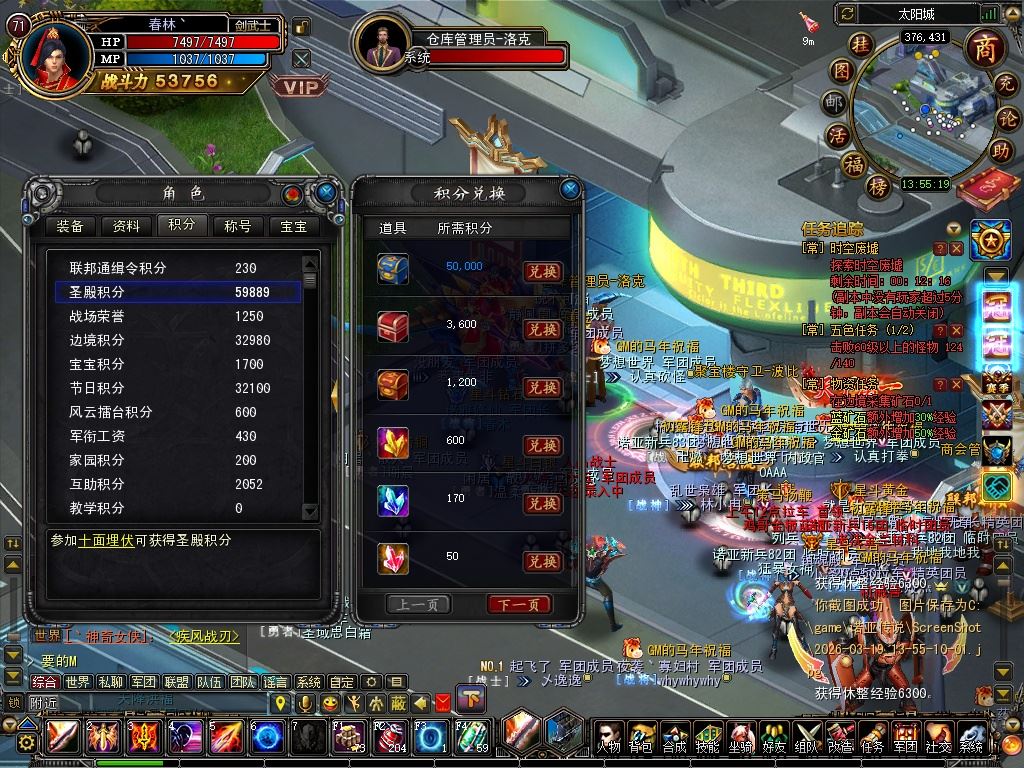
Task: Select the 宝宝 pet tab
Action: (x=294, y=226)
